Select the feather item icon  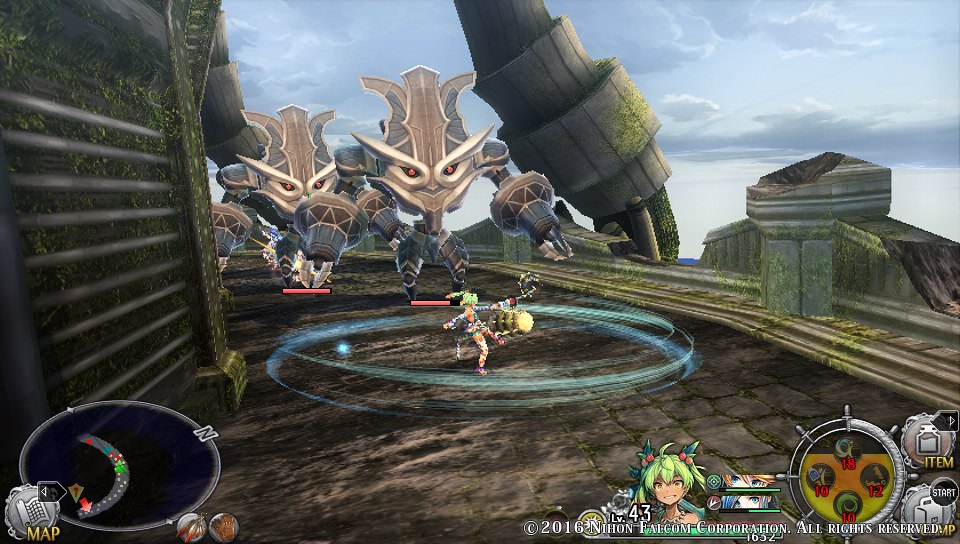190,526
